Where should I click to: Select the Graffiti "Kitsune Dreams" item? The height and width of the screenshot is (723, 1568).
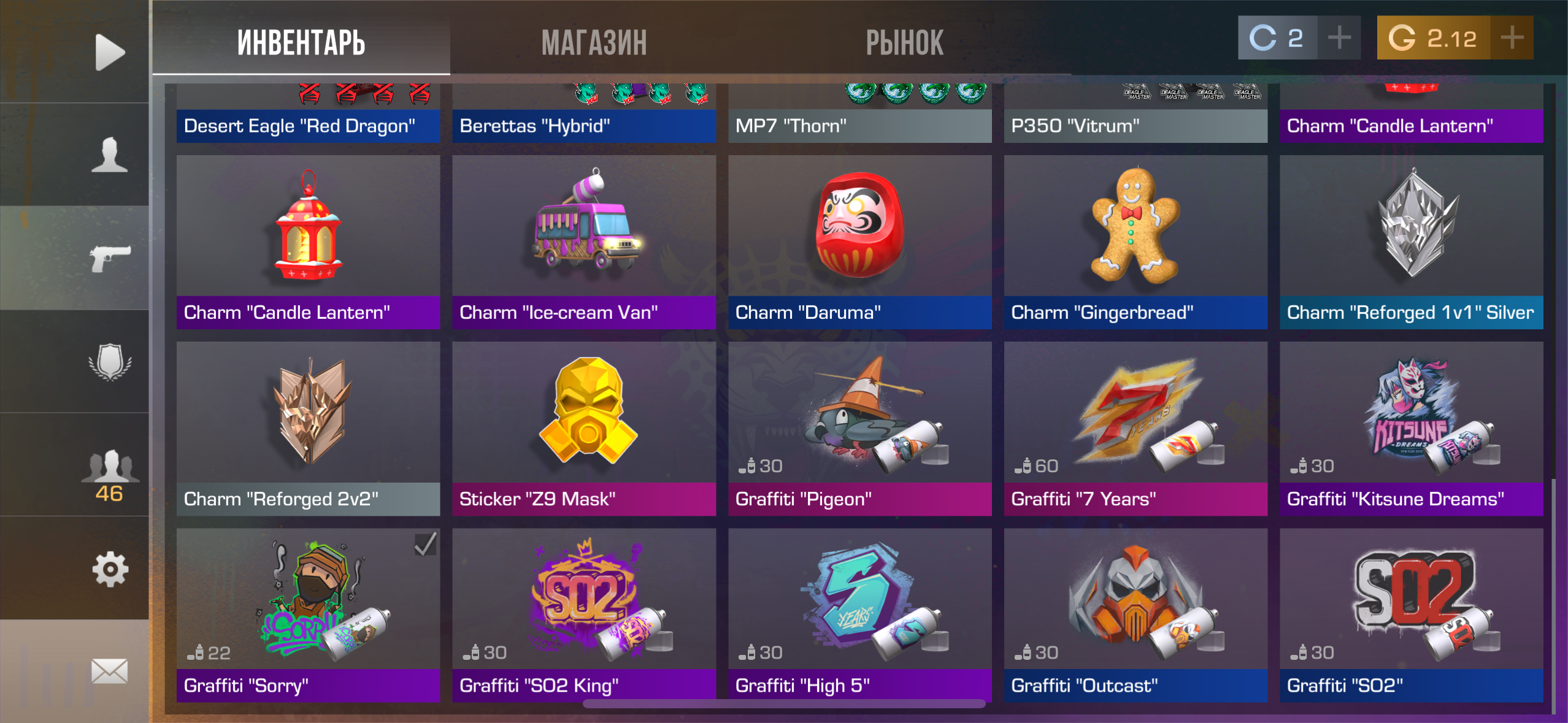pyautogui.click(x=1411, y=428)
